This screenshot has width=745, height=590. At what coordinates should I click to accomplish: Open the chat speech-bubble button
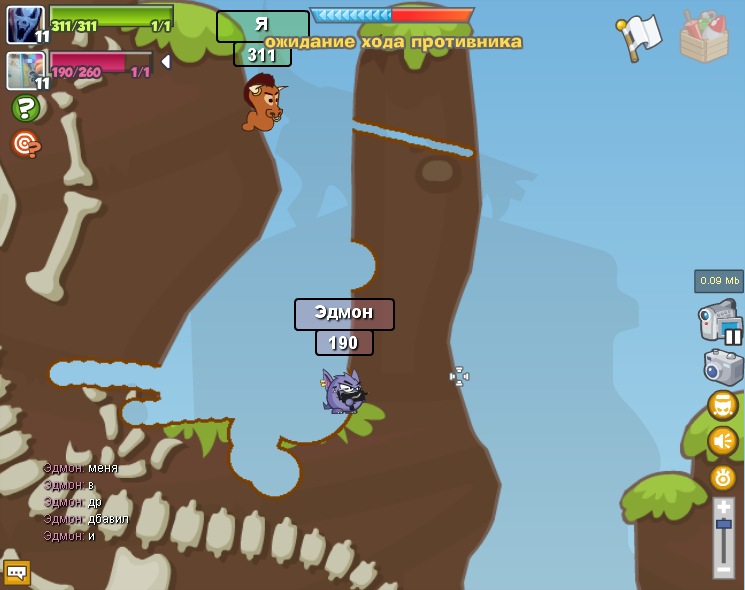(17, 573)
